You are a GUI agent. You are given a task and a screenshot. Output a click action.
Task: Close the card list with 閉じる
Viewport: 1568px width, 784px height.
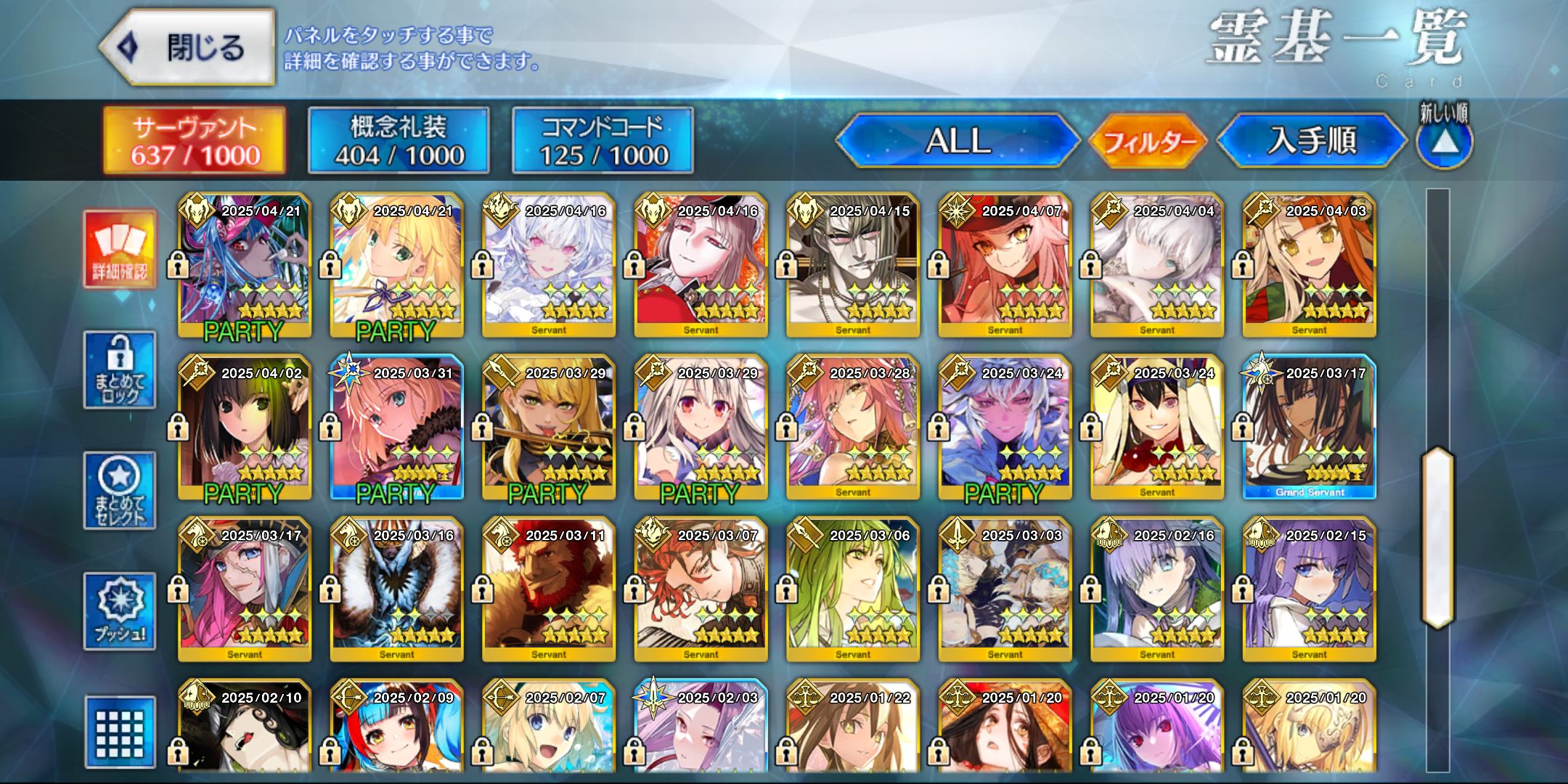click(187, 48)
